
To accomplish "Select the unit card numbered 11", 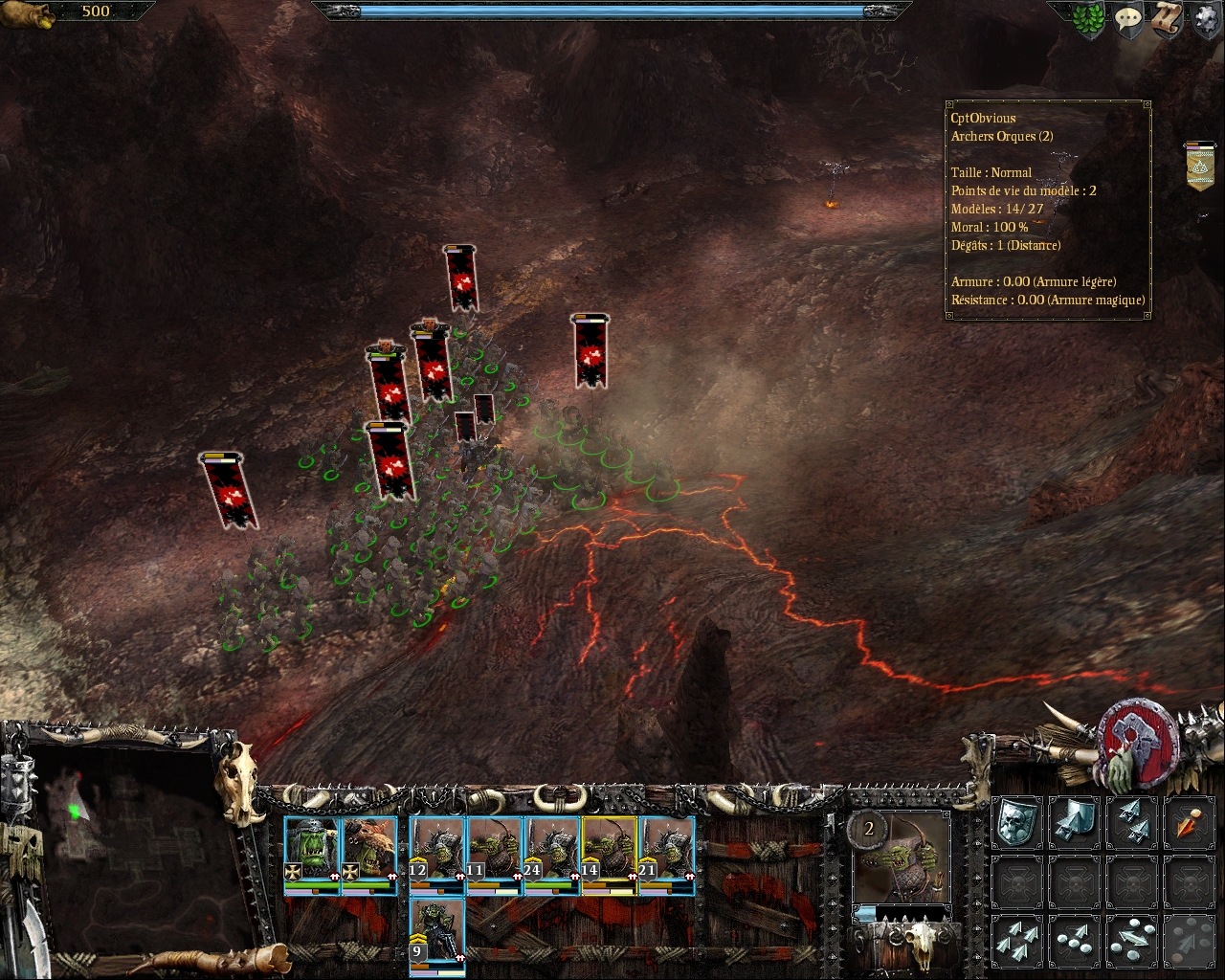I will 494,854.
